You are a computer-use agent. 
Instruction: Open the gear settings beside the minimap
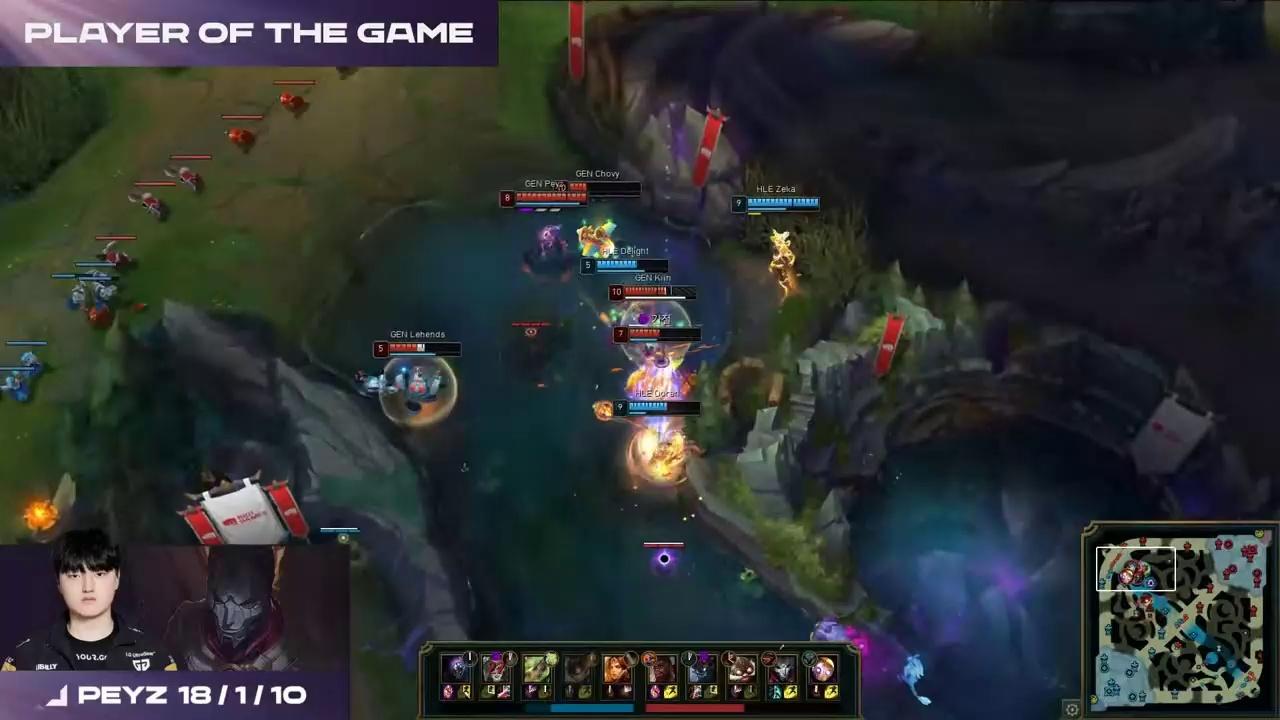click(x=1072, y=709)
